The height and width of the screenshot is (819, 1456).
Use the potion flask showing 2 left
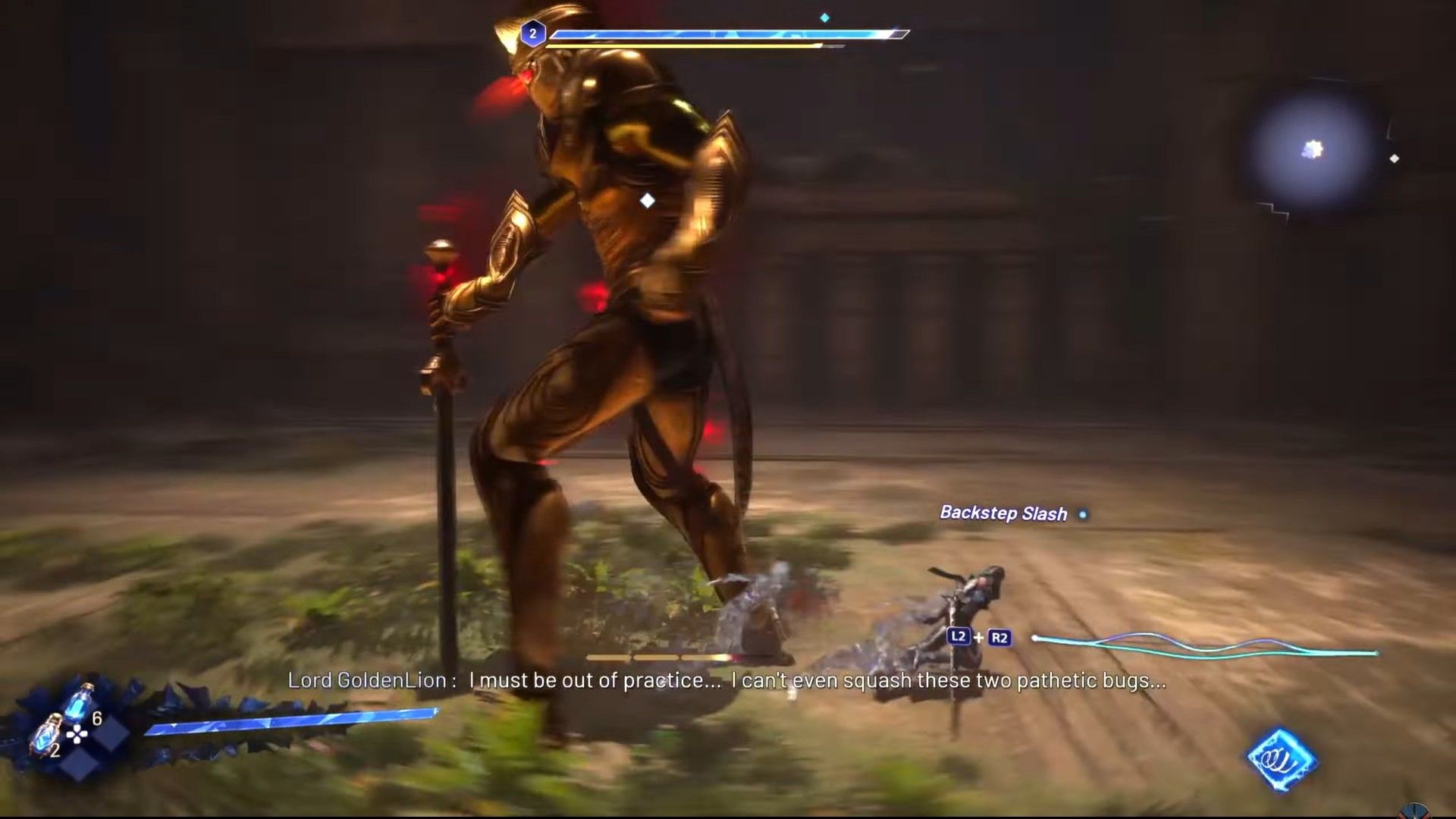point(45,733)
